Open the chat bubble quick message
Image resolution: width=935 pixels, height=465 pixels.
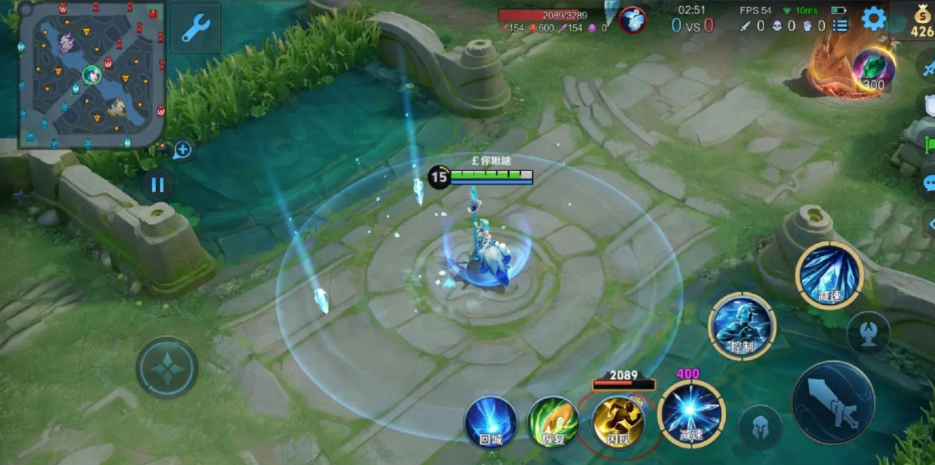point(929,184)
